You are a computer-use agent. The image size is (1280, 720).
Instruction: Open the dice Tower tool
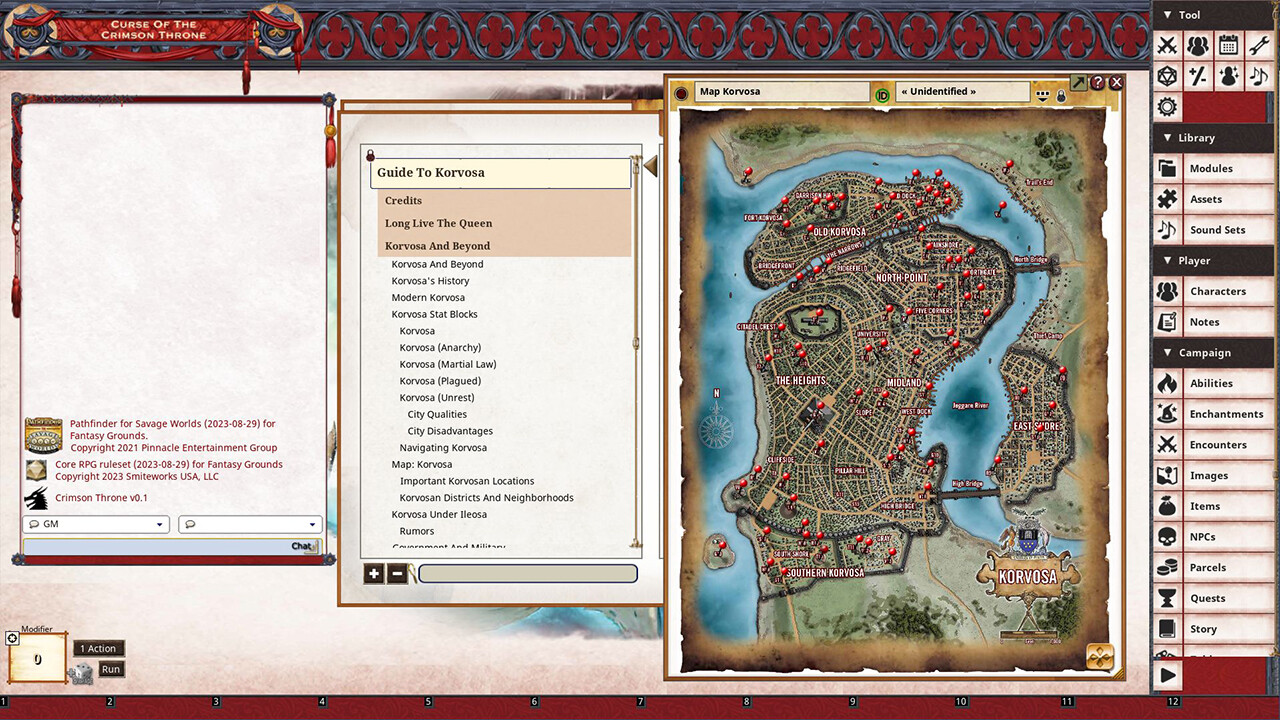coord(1167,76)
